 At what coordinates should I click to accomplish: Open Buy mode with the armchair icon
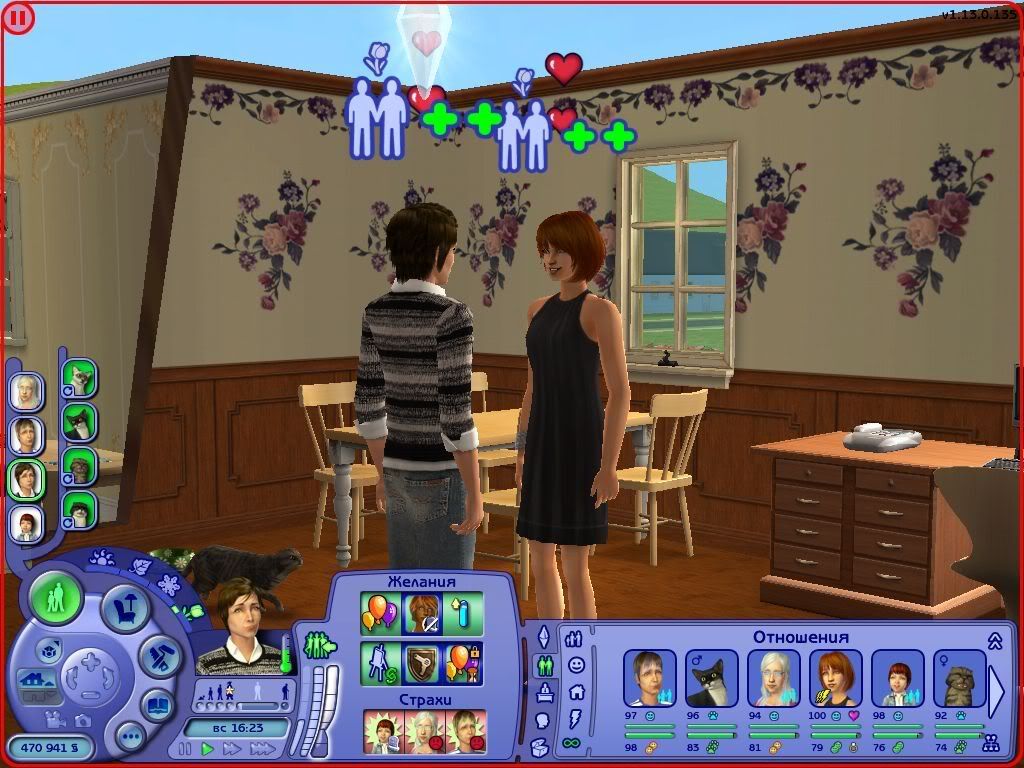pyautogui.click(x=124, y=608)
